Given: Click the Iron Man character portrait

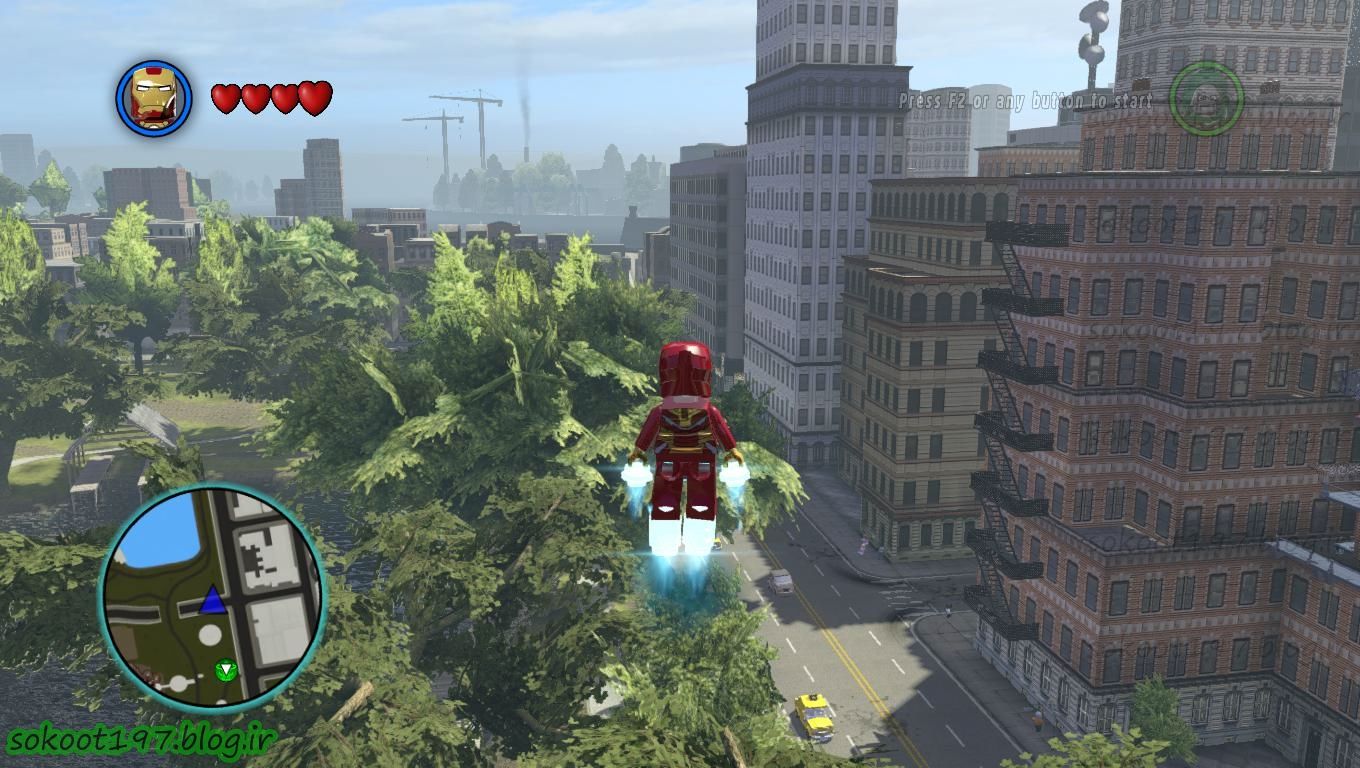Looking at the screenshot, I should click(x=154, y=98).
